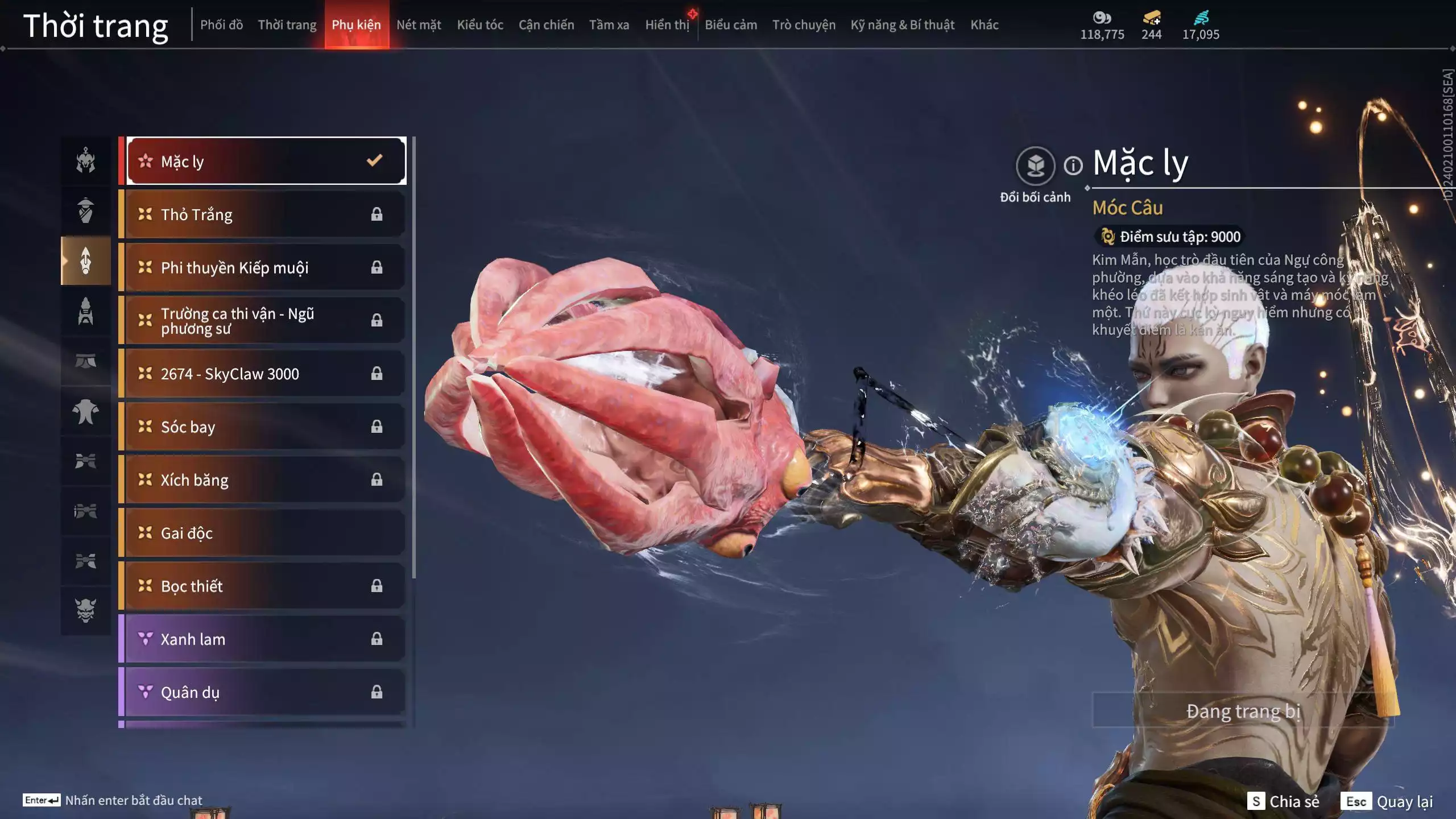Open the info icon beside Mặc ly title
Screen dimensions: 1456x819
coord(1073,166)
